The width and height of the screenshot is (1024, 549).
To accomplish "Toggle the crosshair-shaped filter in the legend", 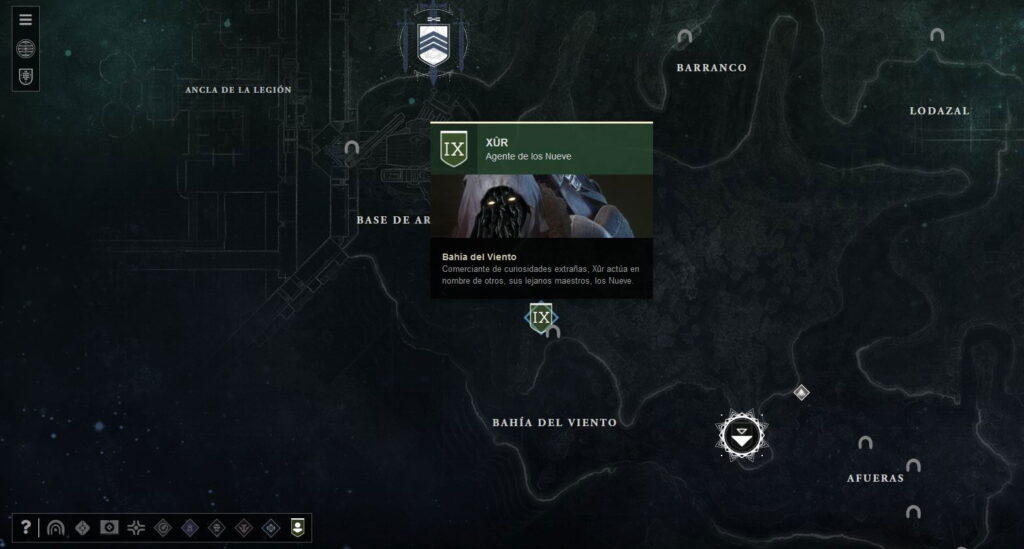I will coord(135,527).
